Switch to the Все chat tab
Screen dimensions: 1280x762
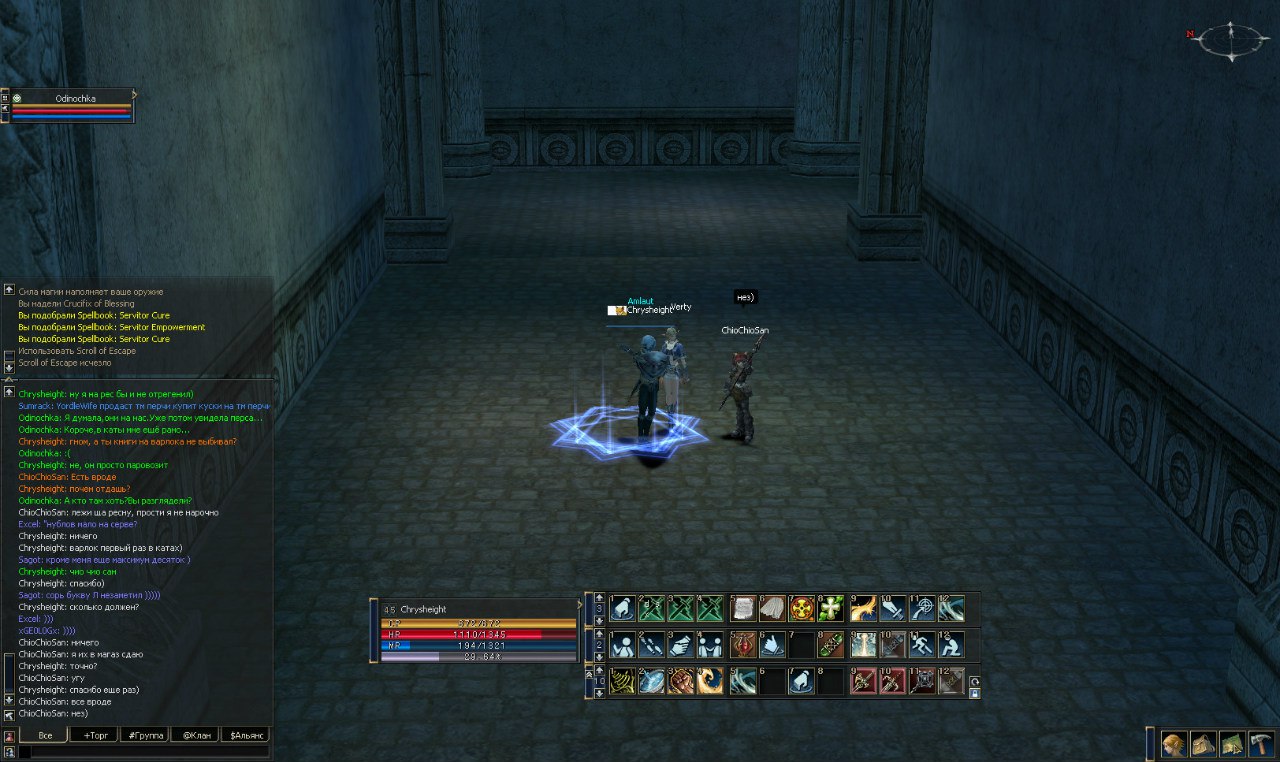click(x=44, y=735)
